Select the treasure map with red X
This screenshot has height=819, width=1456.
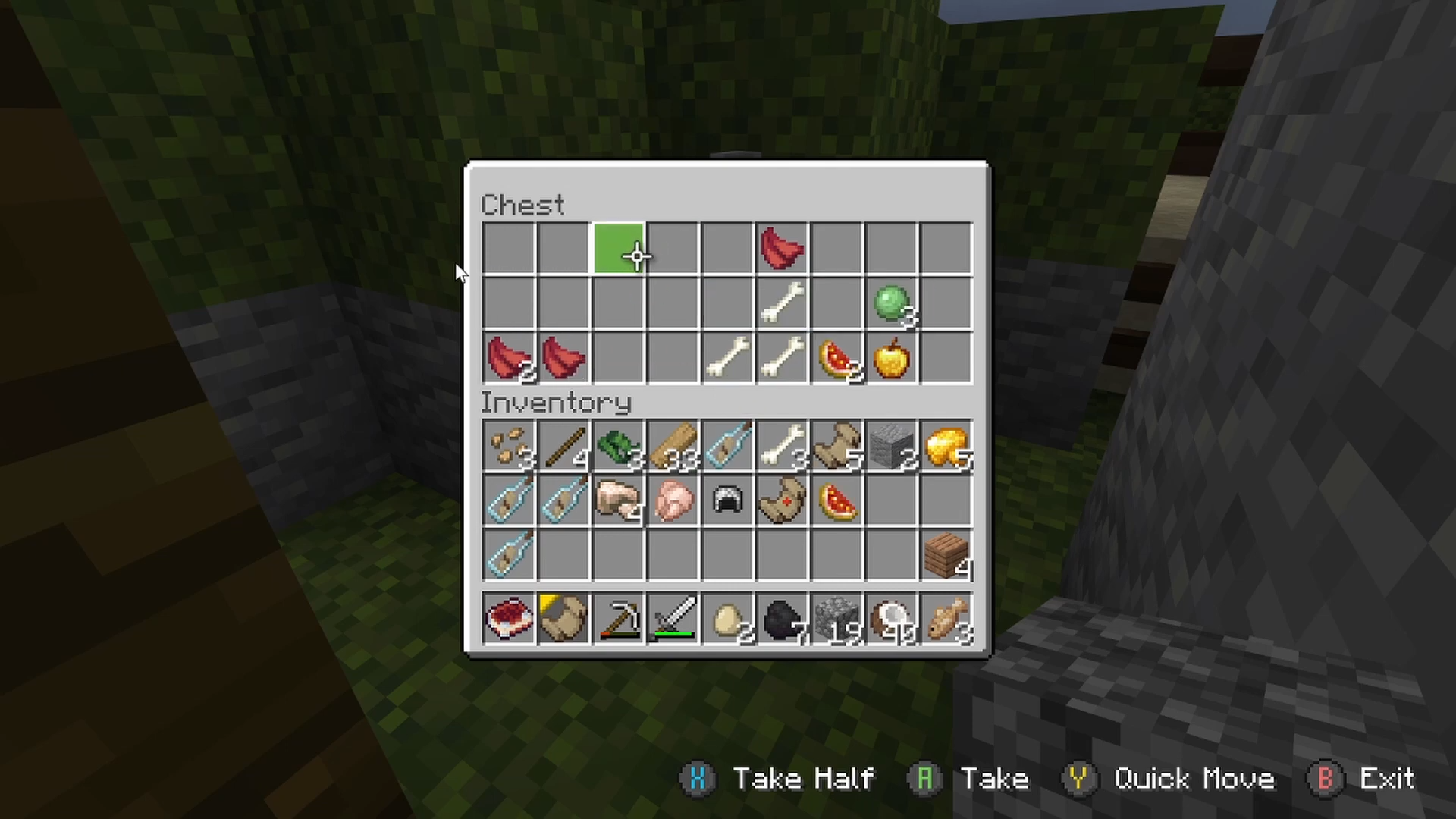pyautogui.click(x=782, y=500)
